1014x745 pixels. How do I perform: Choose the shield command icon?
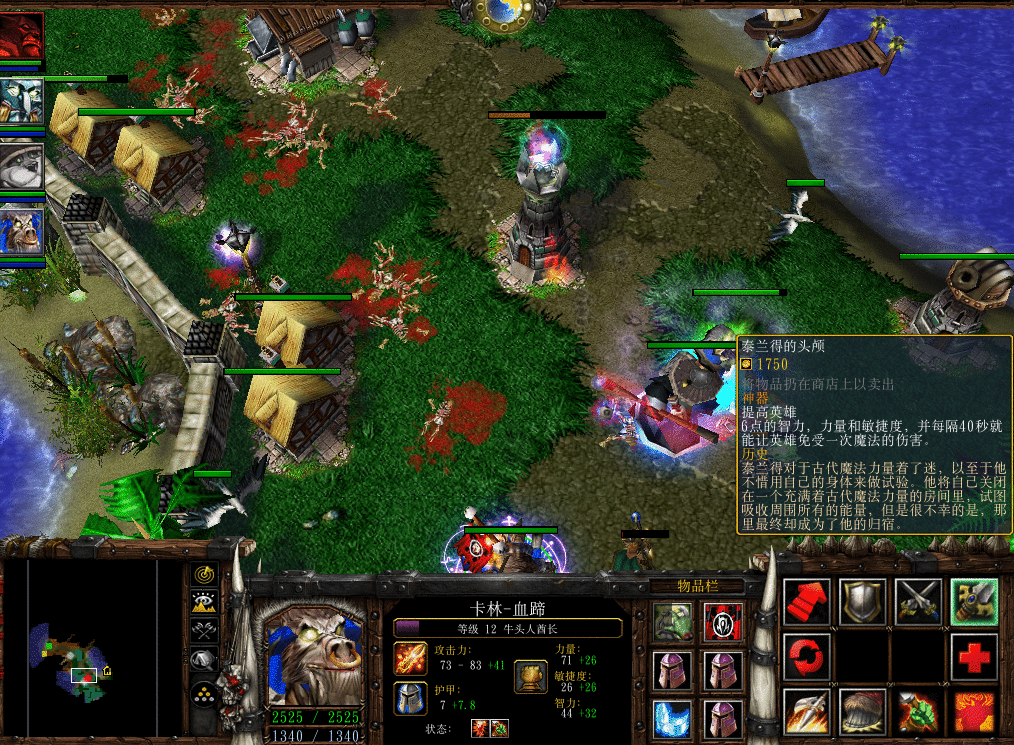pyautogui.click(x=862, y=602)
